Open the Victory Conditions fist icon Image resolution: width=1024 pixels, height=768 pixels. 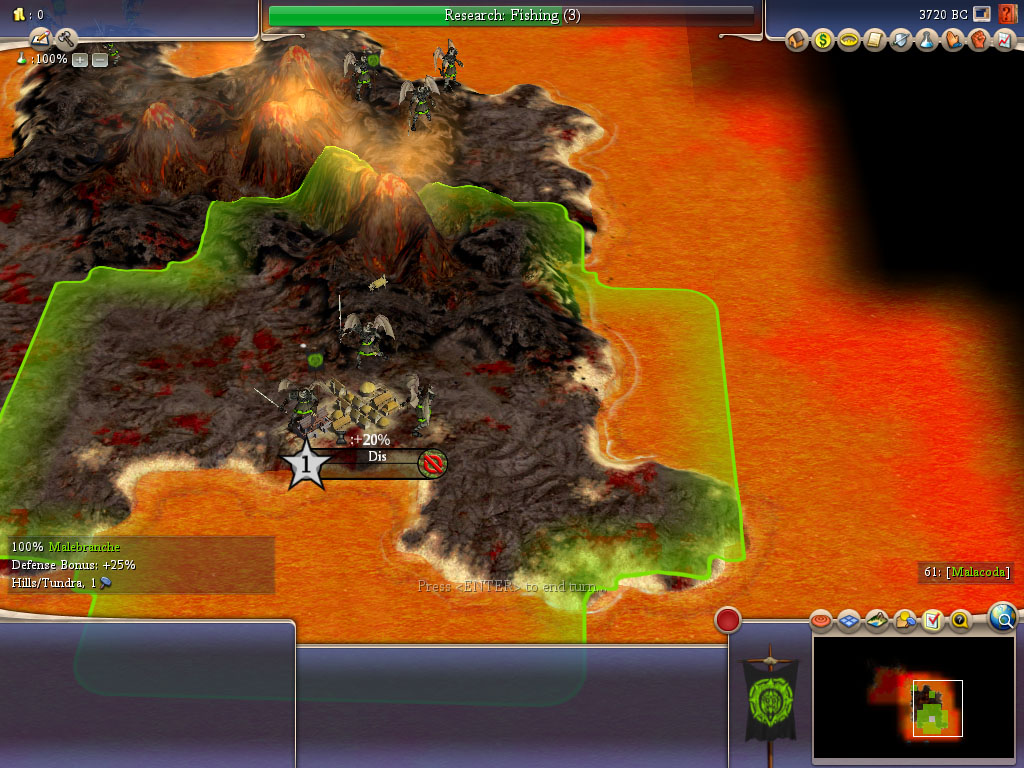[979, 40]
